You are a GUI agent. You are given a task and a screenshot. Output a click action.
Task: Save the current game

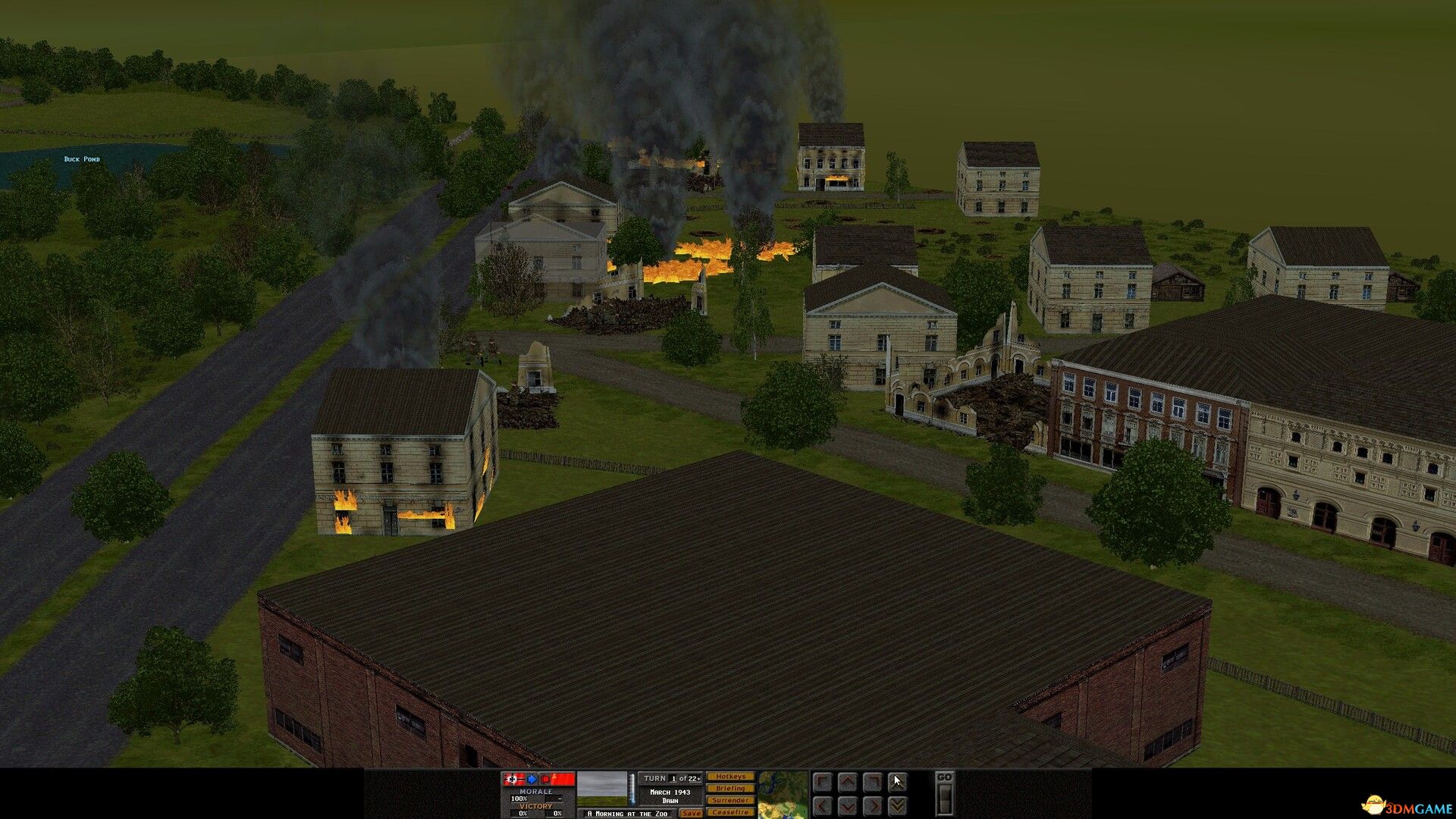coord(692,813)
